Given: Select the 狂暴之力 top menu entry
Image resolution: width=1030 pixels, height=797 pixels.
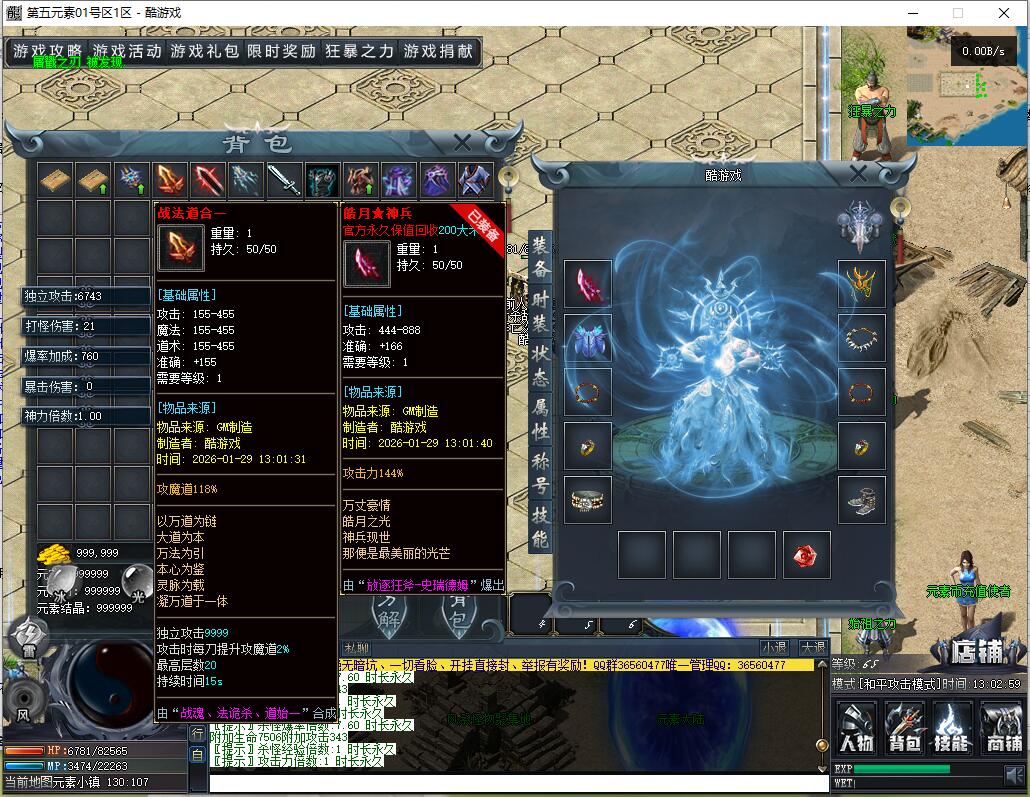Looking at the screenshot, I should (359, 51).
